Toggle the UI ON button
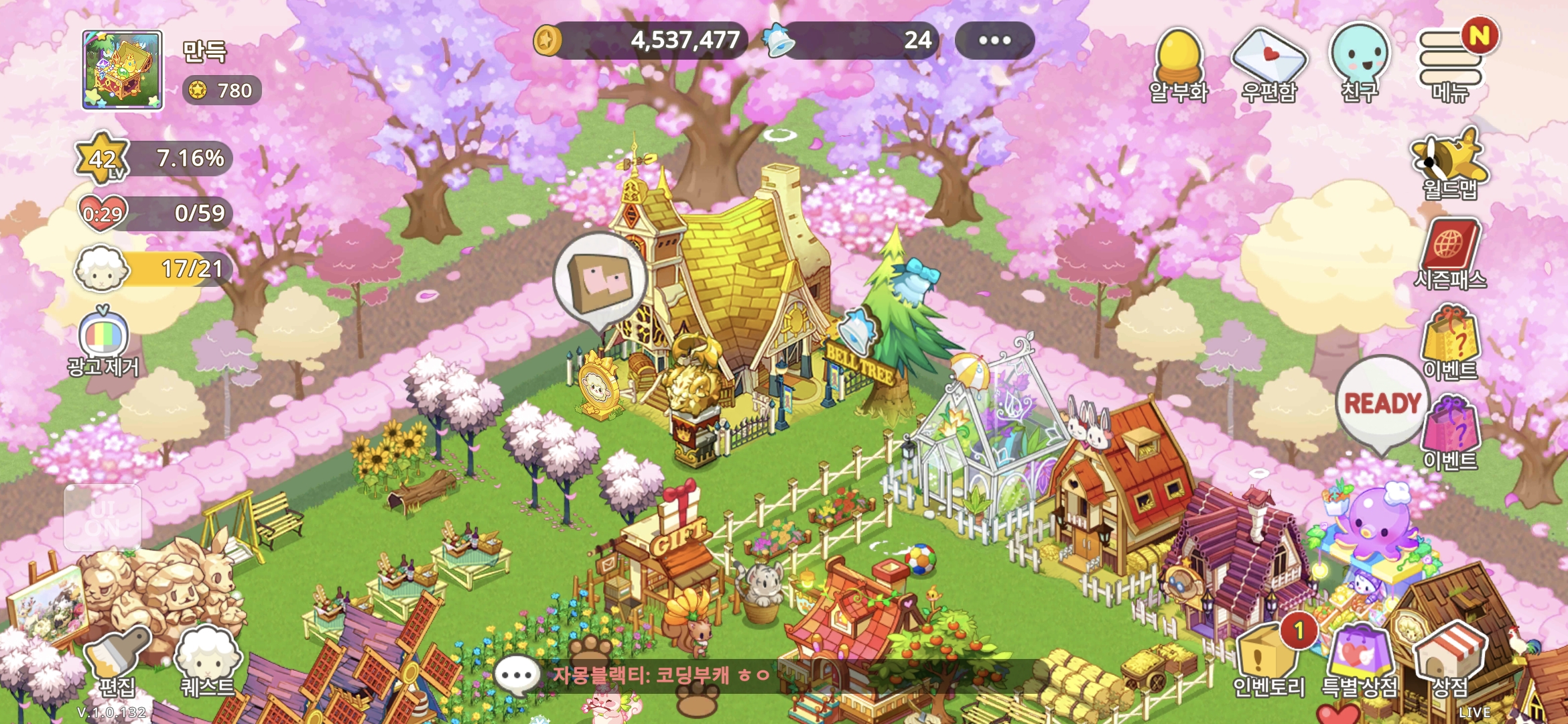This screenshot has width=1568, height=724. (103, 518)
